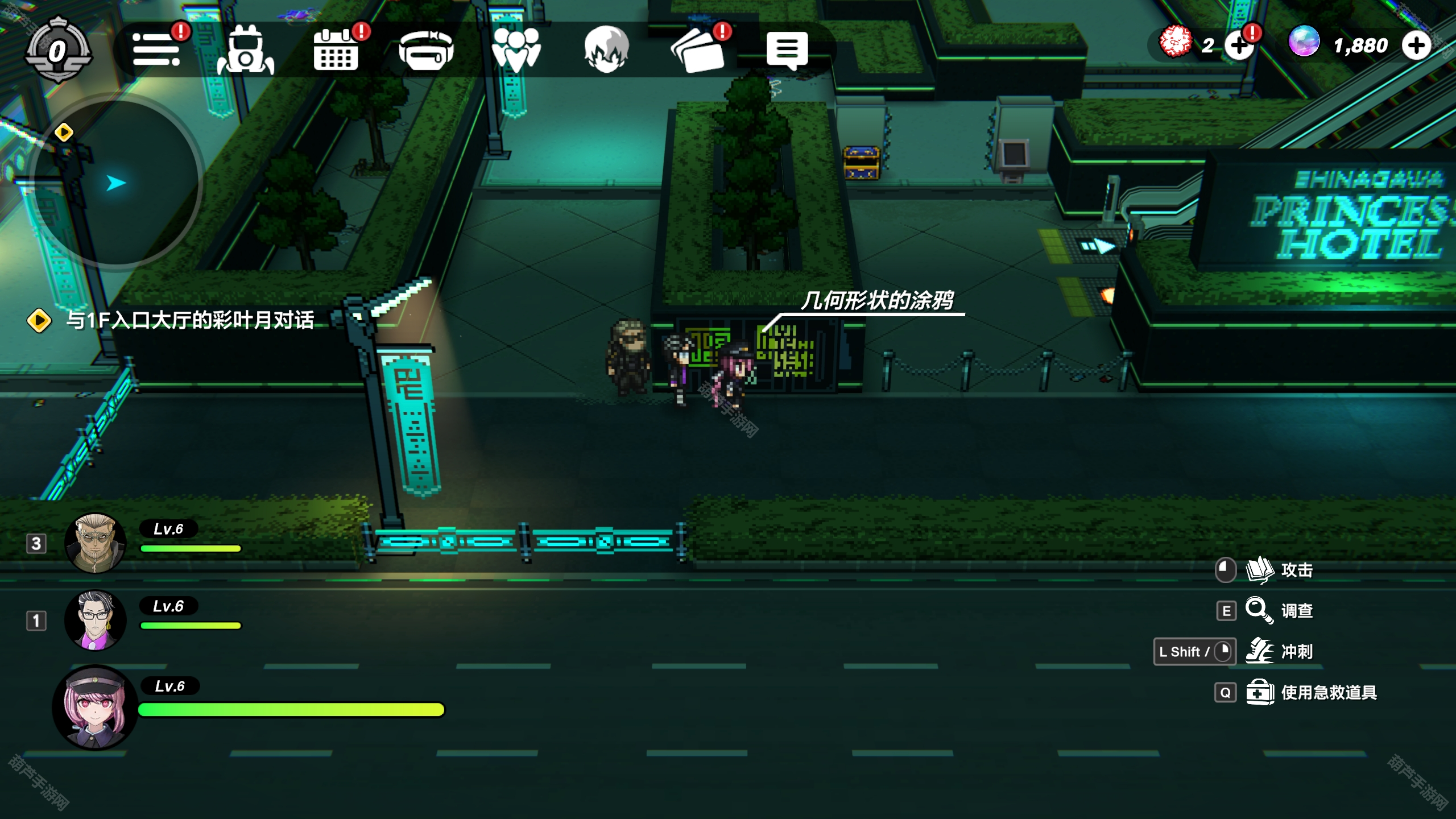The width and height of the screenshot is (1456, 819).
Task: Open the backpack inventory icon
Action: point(245,51)
